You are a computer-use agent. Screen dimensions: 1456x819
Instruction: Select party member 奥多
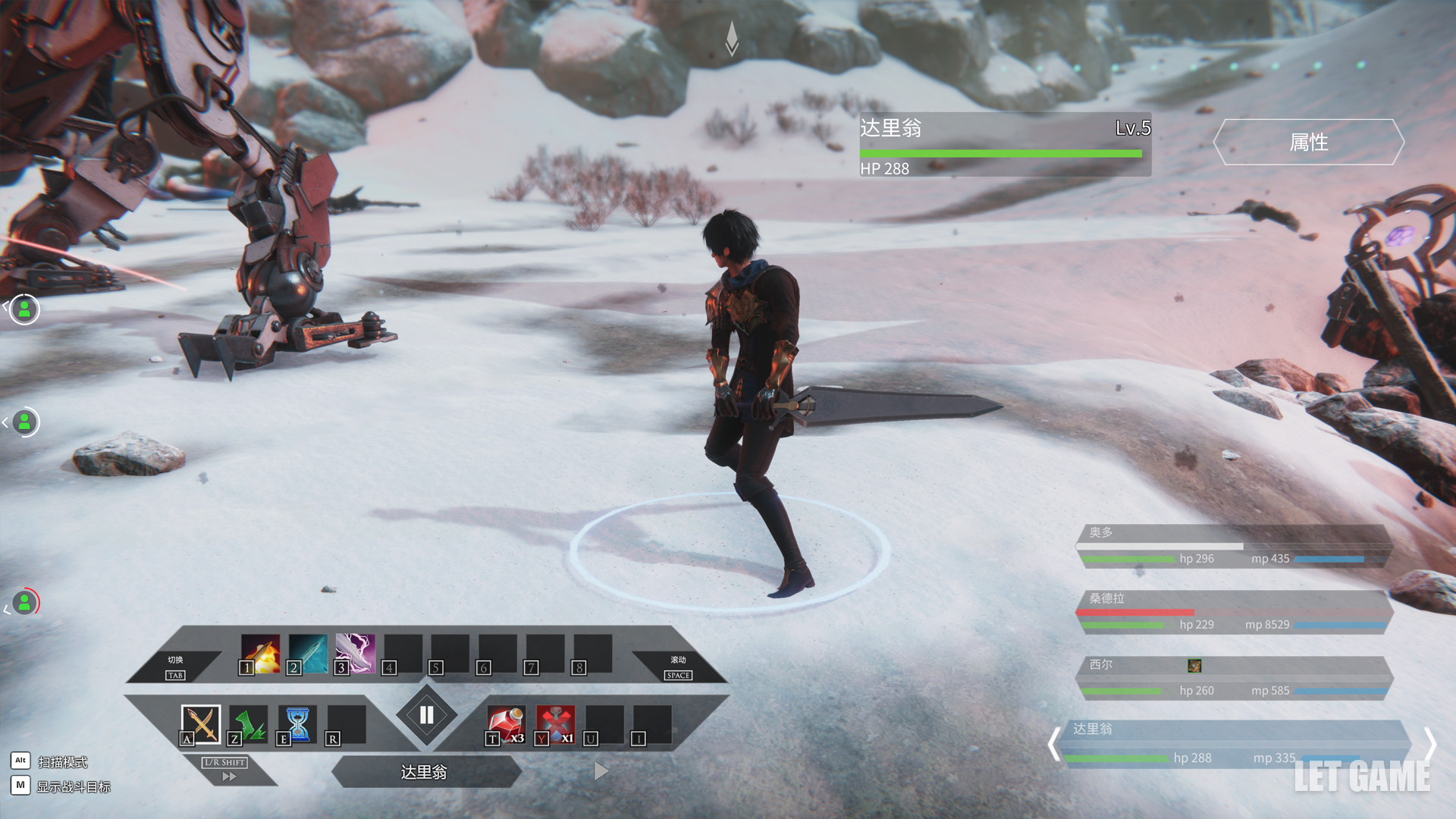(1233, 546)
